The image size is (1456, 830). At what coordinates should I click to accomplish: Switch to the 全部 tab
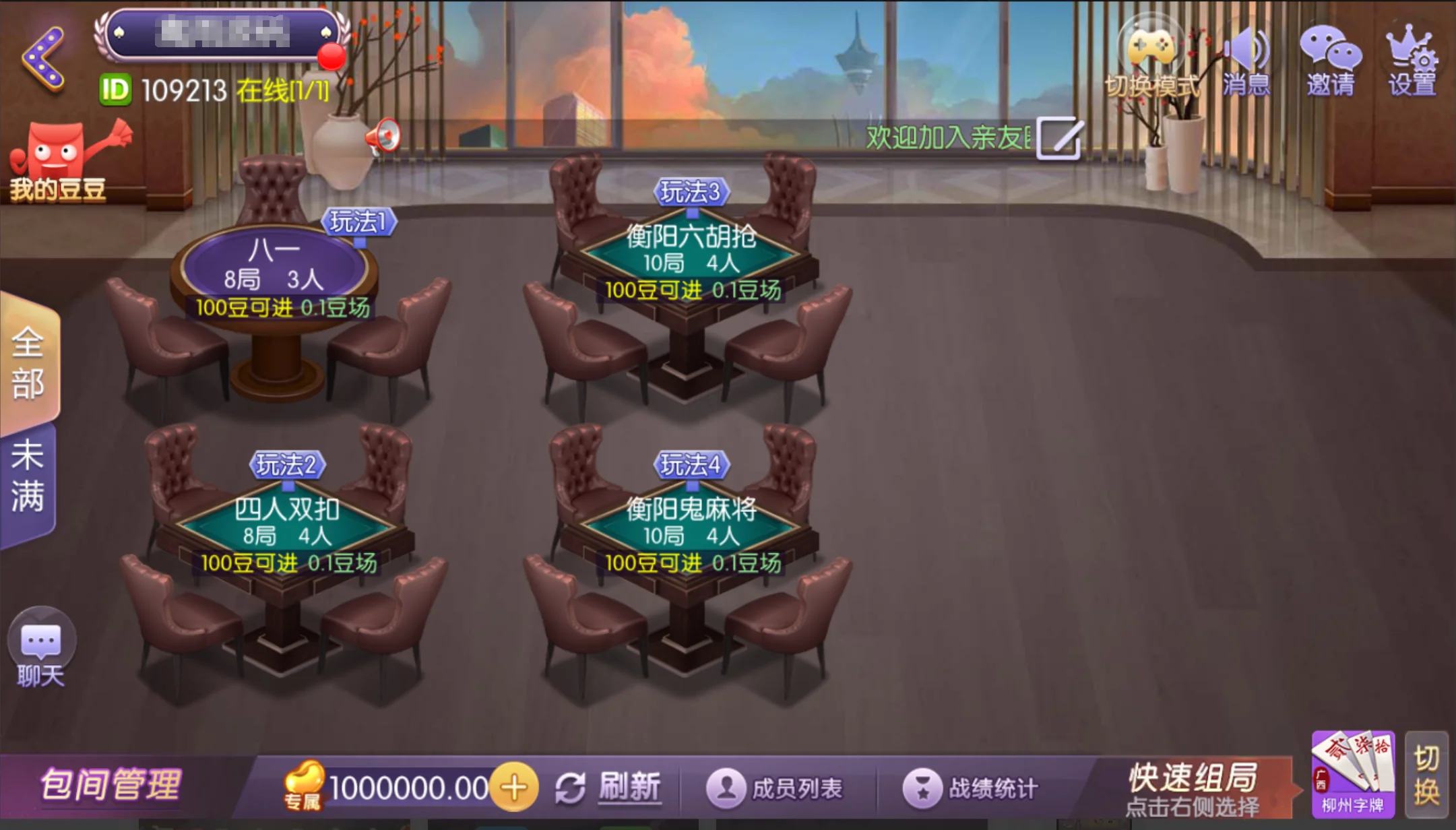[28, 364]
